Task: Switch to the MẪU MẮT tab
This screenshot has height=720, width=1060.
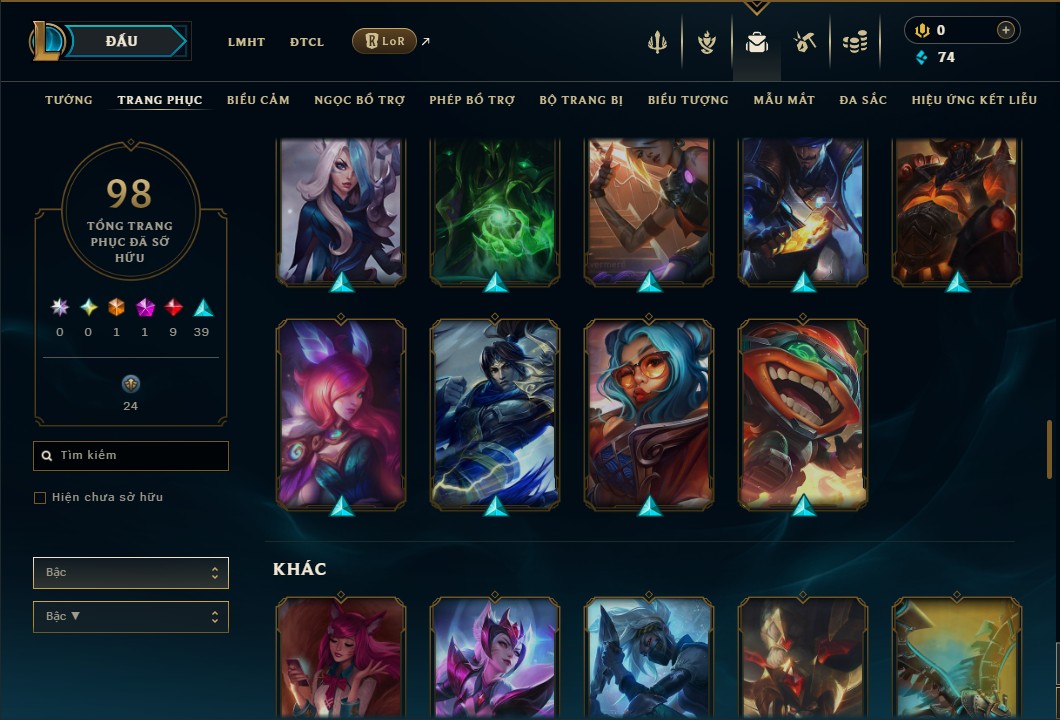Action: click(x=784, y=100)
